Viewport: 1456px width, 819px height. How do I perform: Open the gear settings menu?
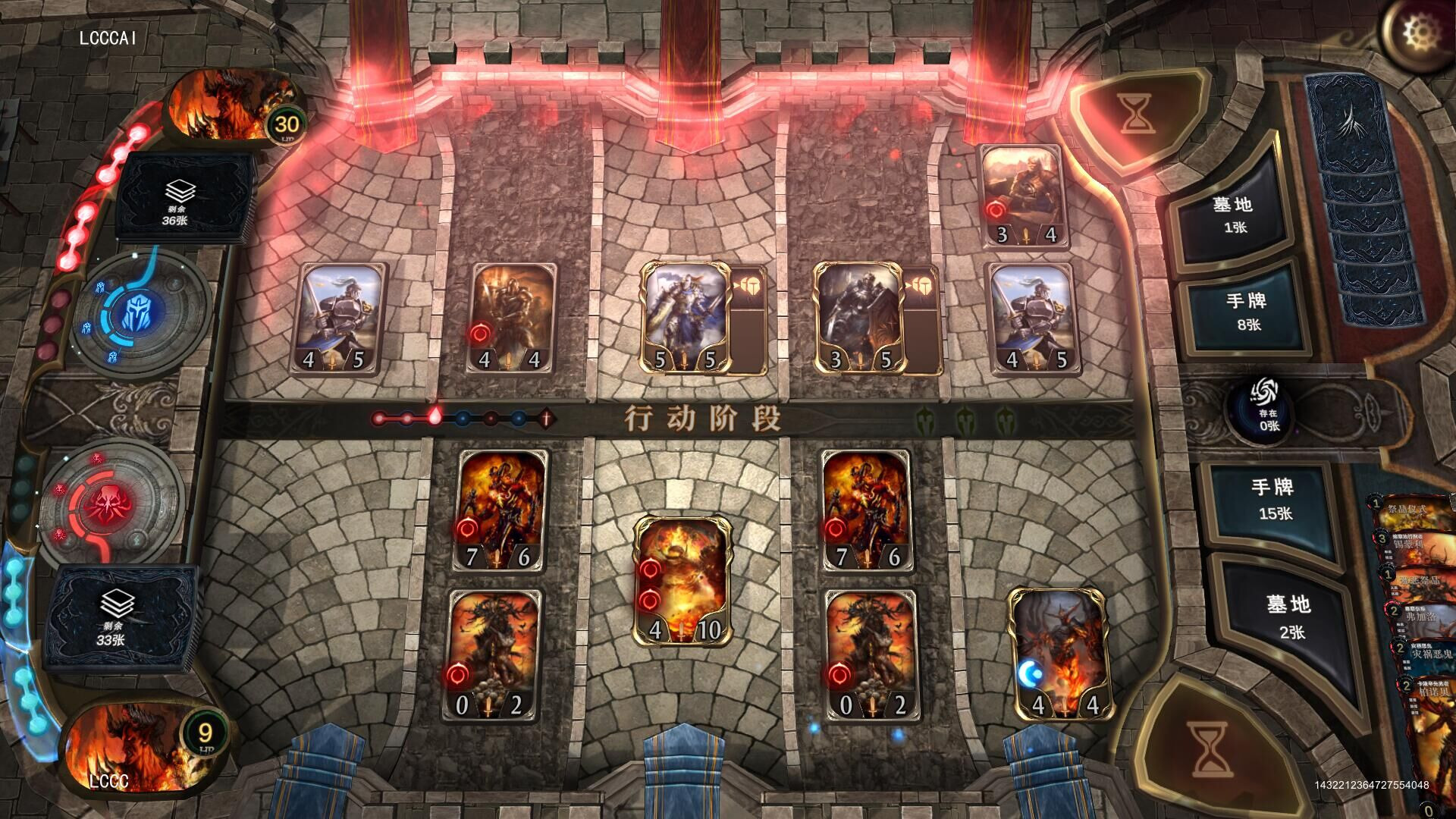[x=1415, y=33]
